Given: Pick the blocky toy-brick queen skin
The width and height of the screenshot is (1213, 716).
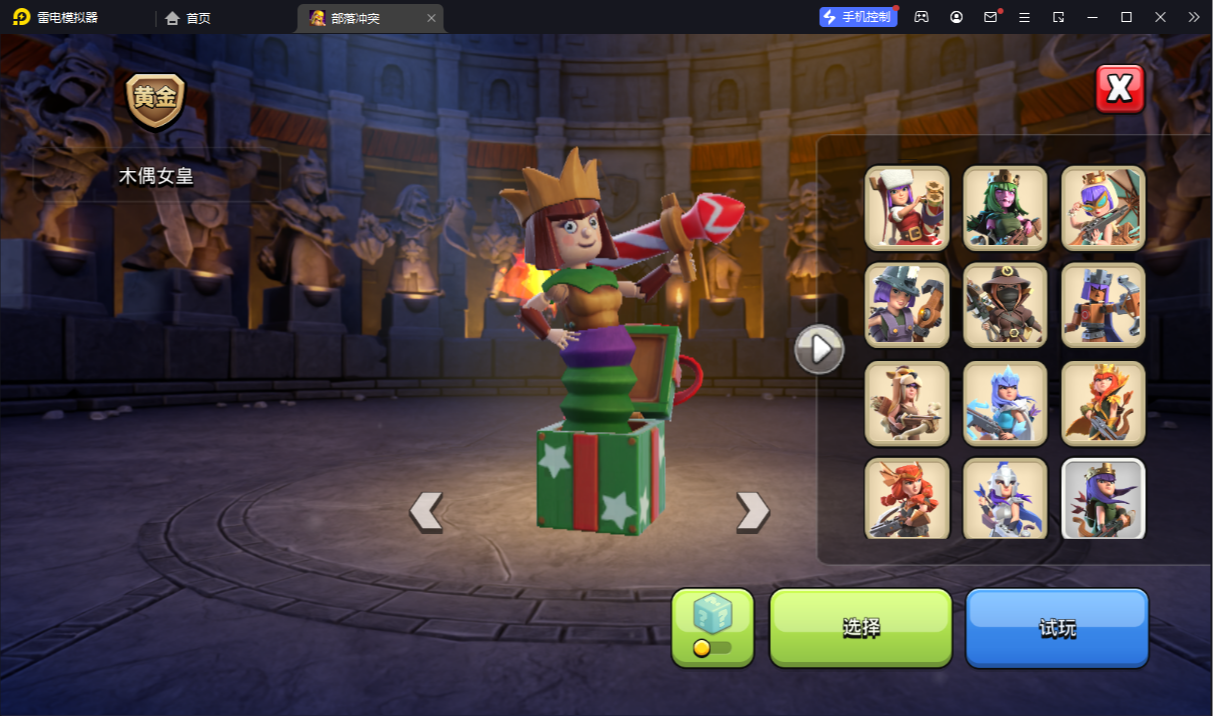Looking at the screenshot, I should coord(1103,305).
